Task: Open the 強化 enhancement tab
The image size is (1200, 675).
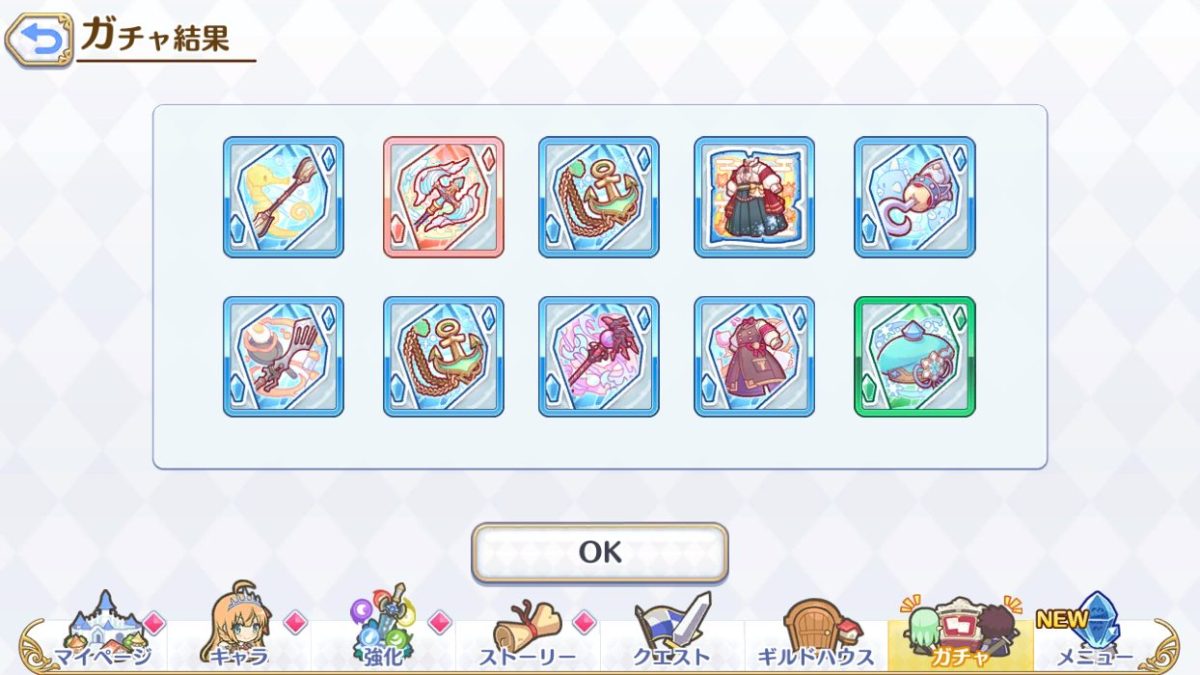Action: [x=383, y=630]
